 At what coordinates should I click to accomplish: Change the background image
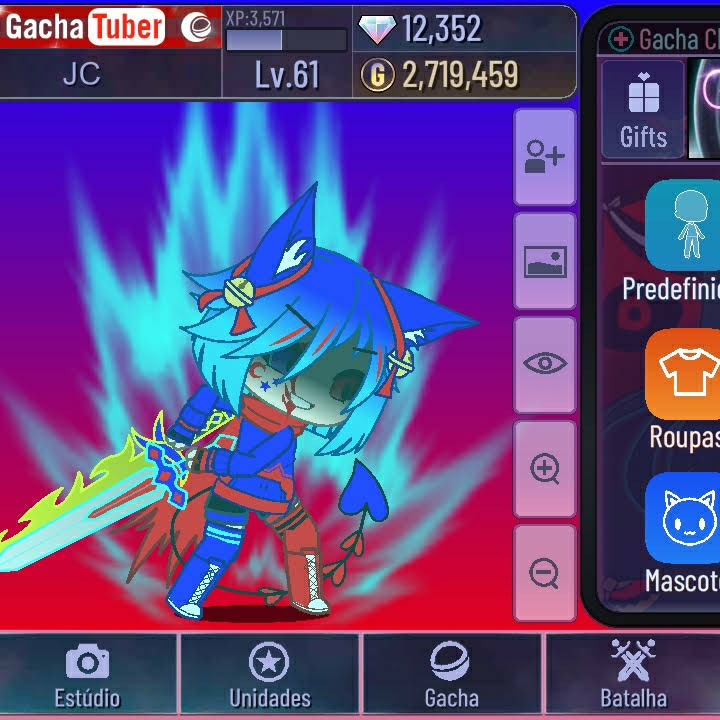545,262
